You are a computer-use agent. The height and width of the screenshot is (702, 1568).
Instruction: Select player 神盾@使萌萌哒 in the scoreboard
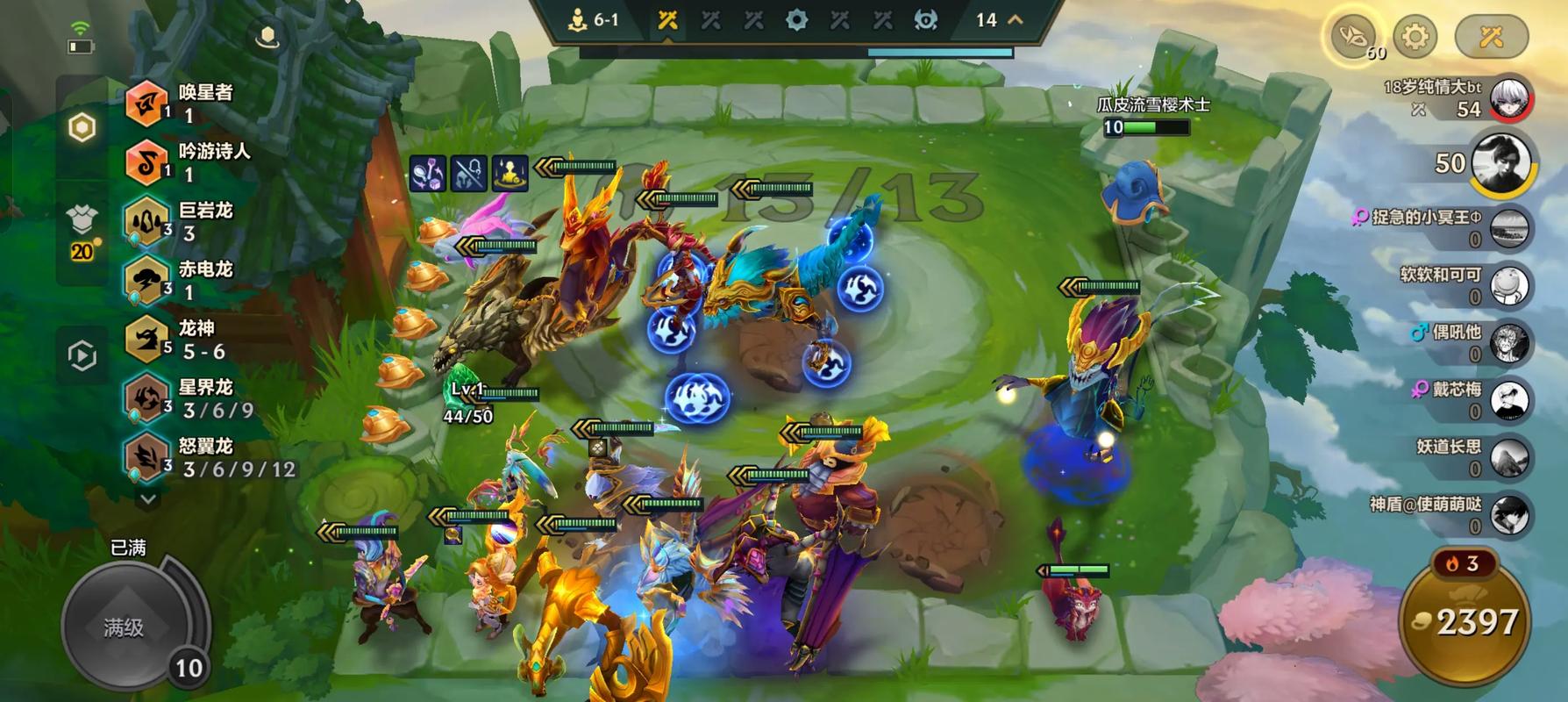(1508, 515)
